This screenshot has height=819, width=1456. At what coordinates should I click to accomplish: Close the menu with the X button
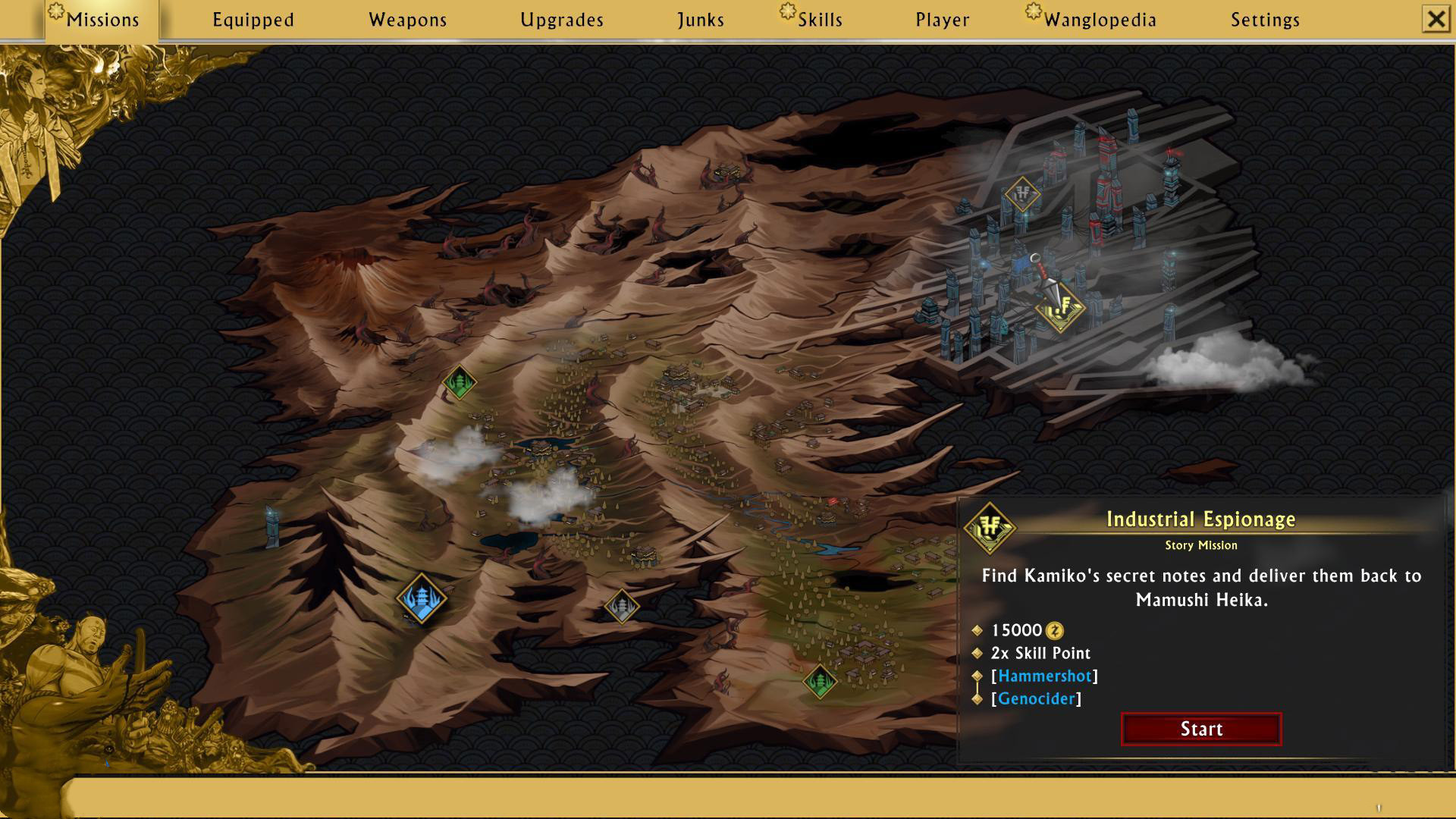pos(1436,19)
